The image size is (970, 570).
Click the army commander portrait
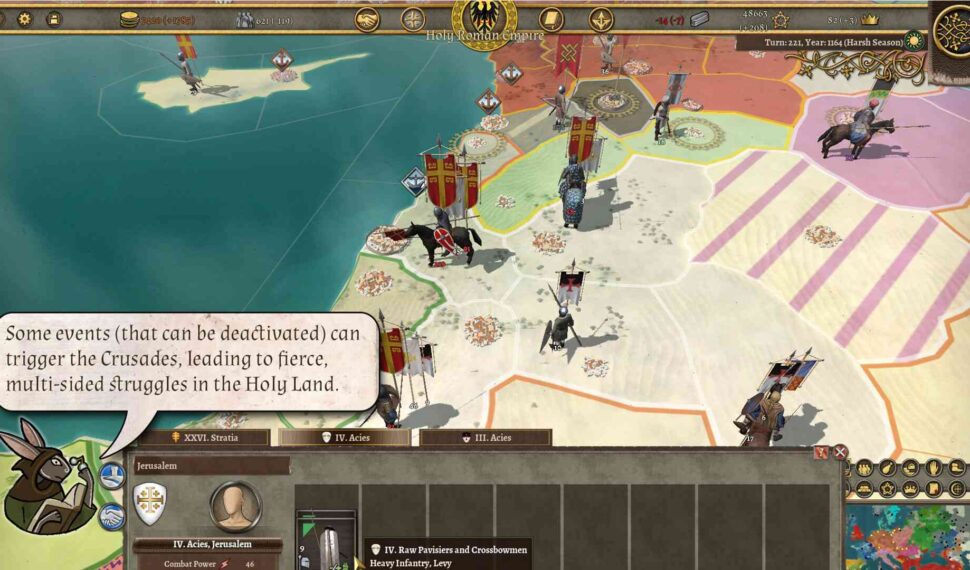pos(235,506)
